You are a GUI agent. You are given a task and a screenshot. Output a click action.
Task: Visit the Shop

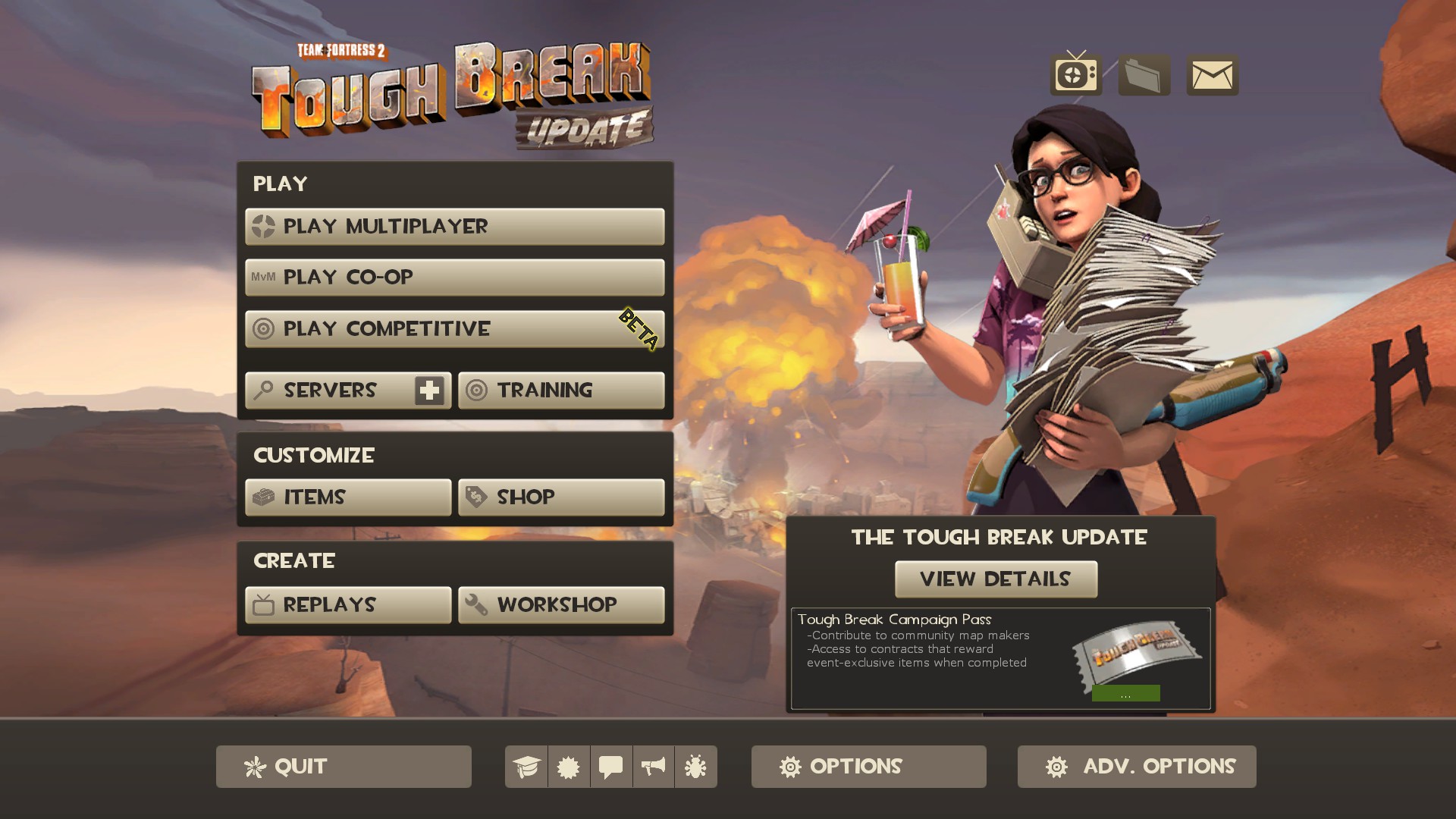click(561, 497)
